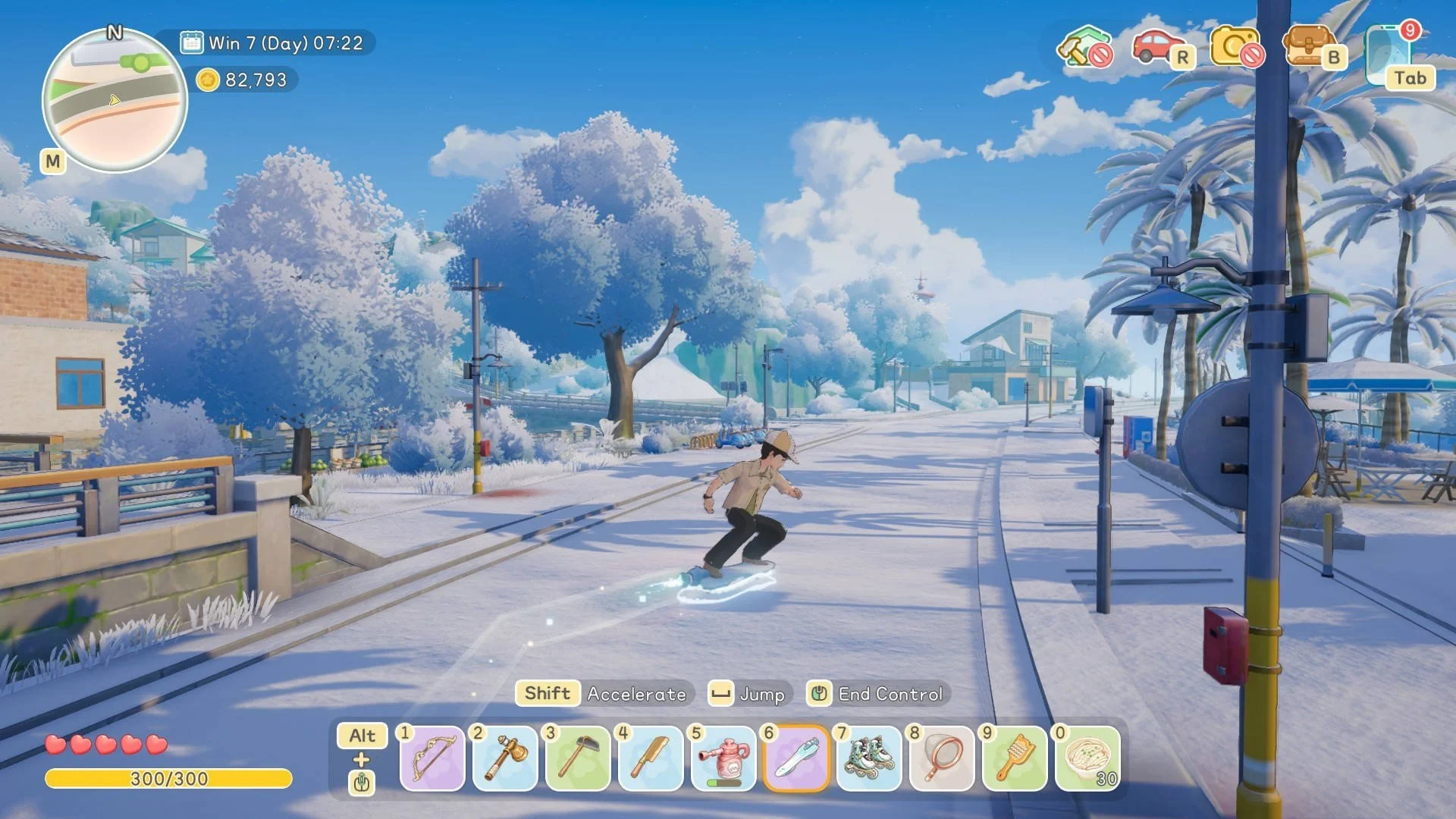The image size is (1456, 819).
Task: Equip the axe from the hotbar
Action: click(505, 758)
